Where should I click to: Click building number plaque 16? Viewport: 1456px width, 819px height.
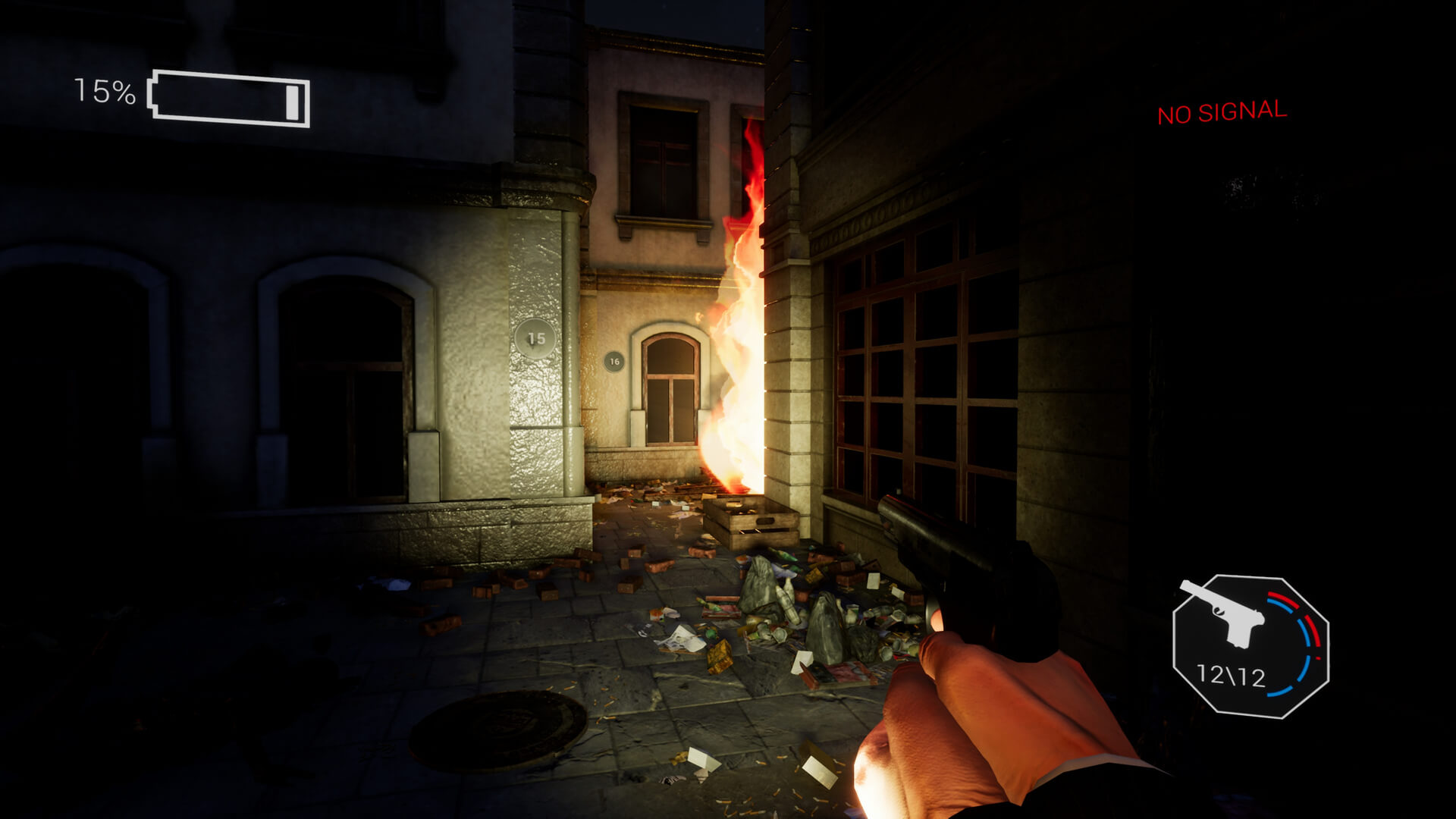click(x=615, y=362)
